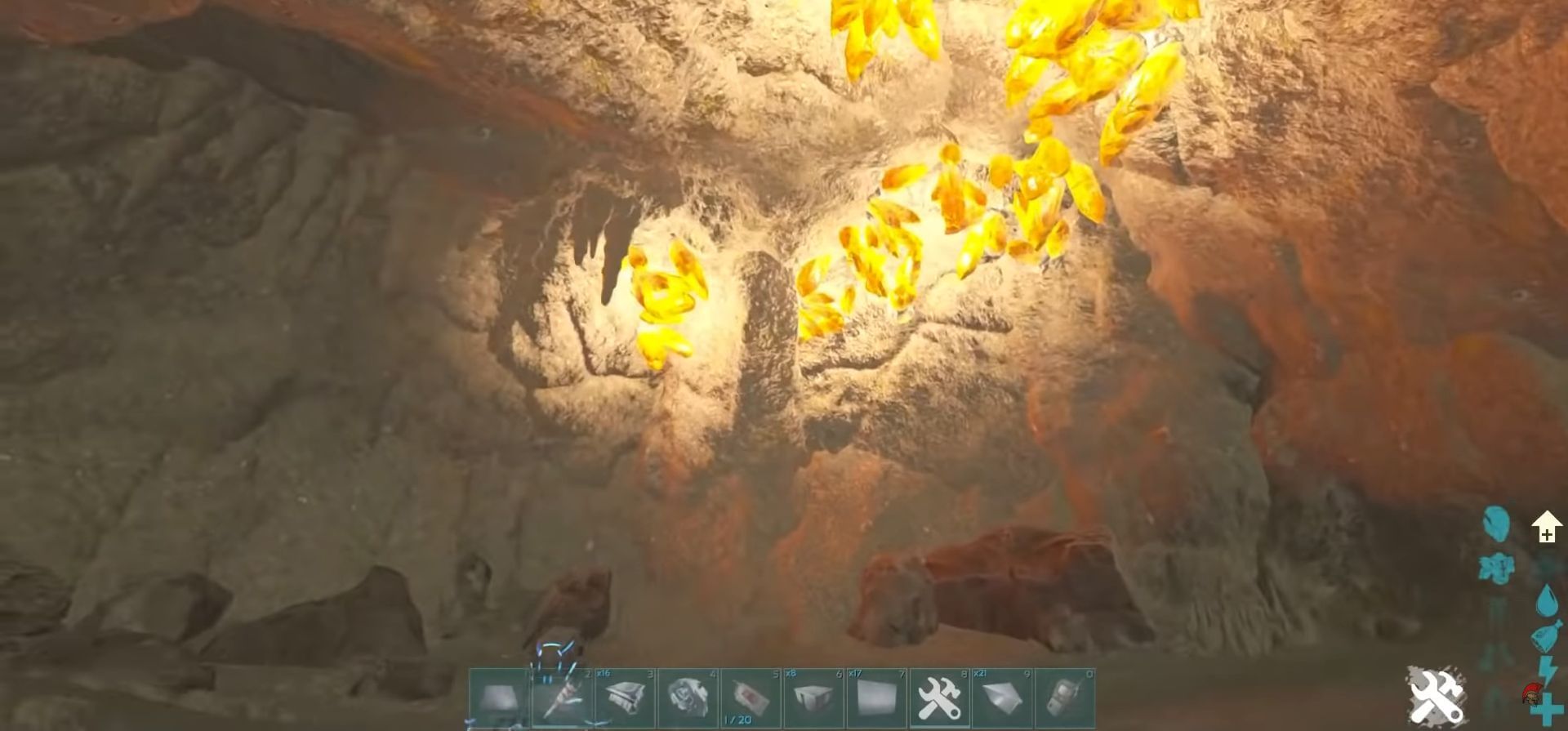Click the house placement icon on the right

click(x=1546, y=525)
